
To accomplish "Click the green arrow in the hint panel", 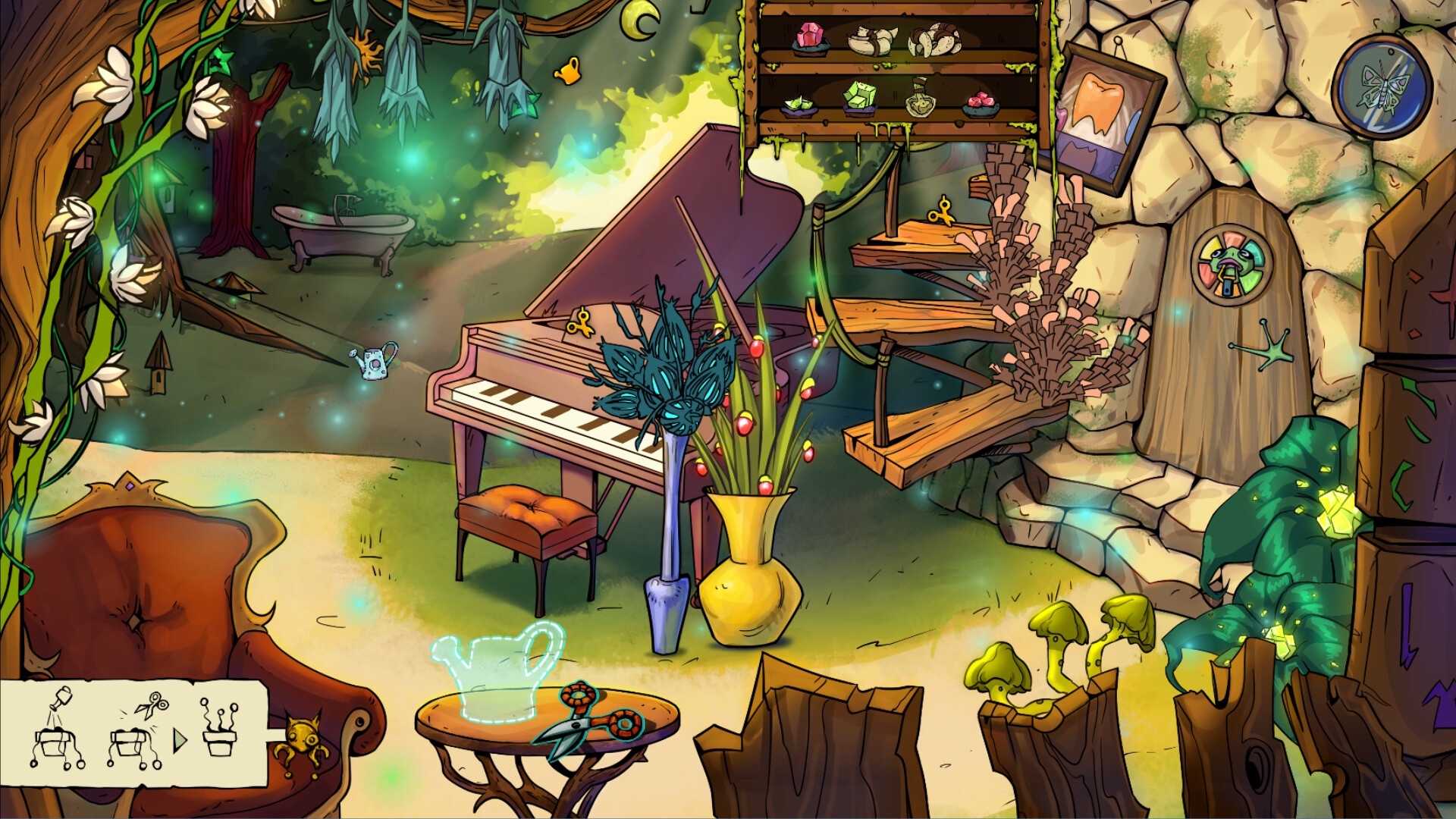I will 180,739.
